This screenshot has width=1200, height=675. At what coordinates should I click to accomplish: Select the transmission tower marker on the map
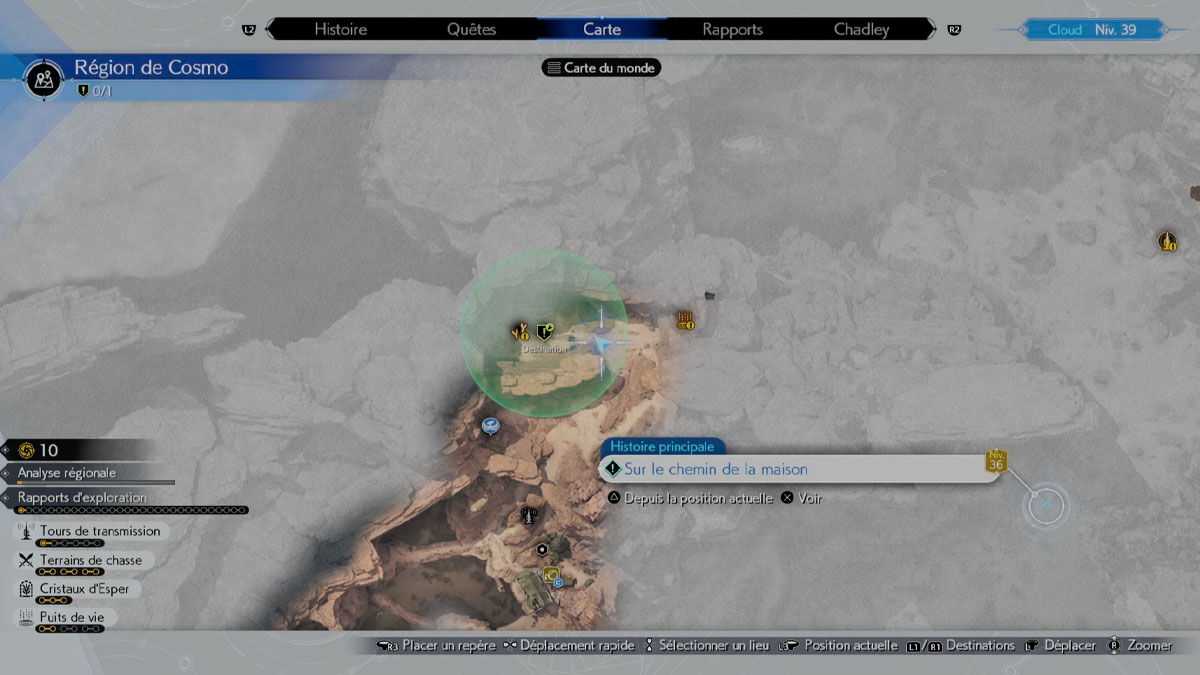click(x=527, y=516)
